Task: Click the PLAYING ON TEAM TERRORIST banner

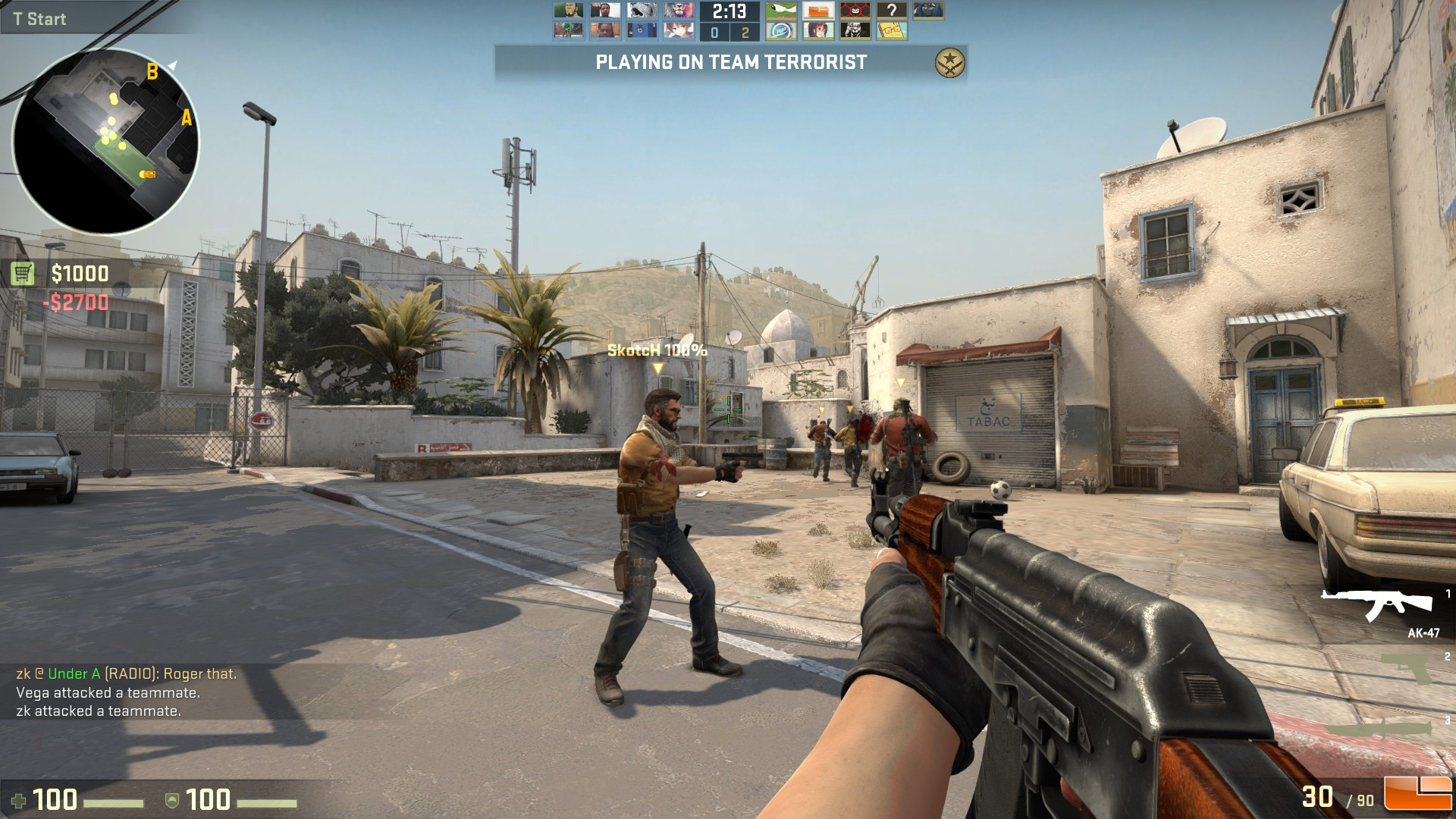Action: click(730, 64)
